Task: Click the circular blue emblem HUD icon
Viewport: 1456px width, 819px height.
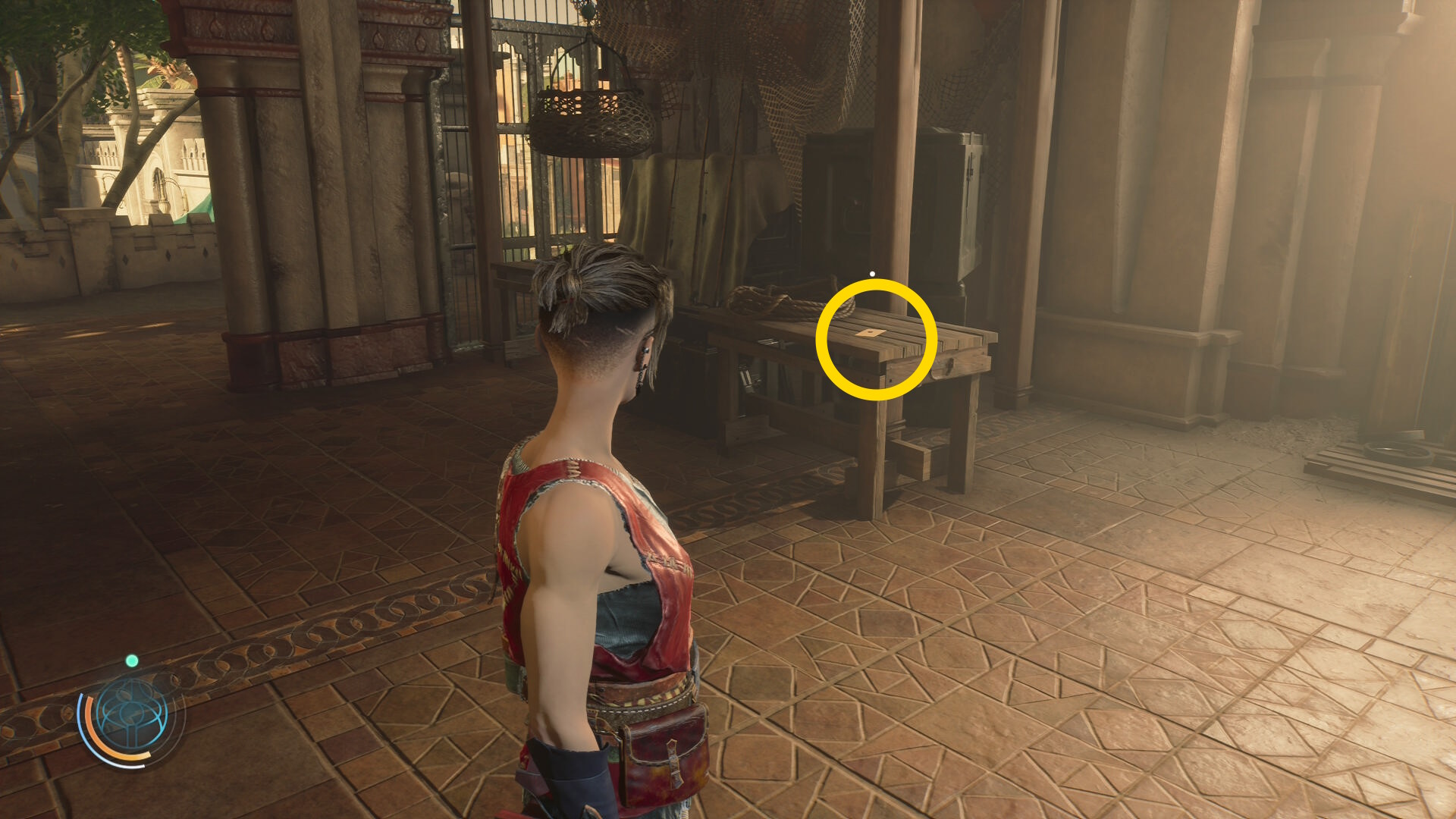Action: [x=132, y=715]
